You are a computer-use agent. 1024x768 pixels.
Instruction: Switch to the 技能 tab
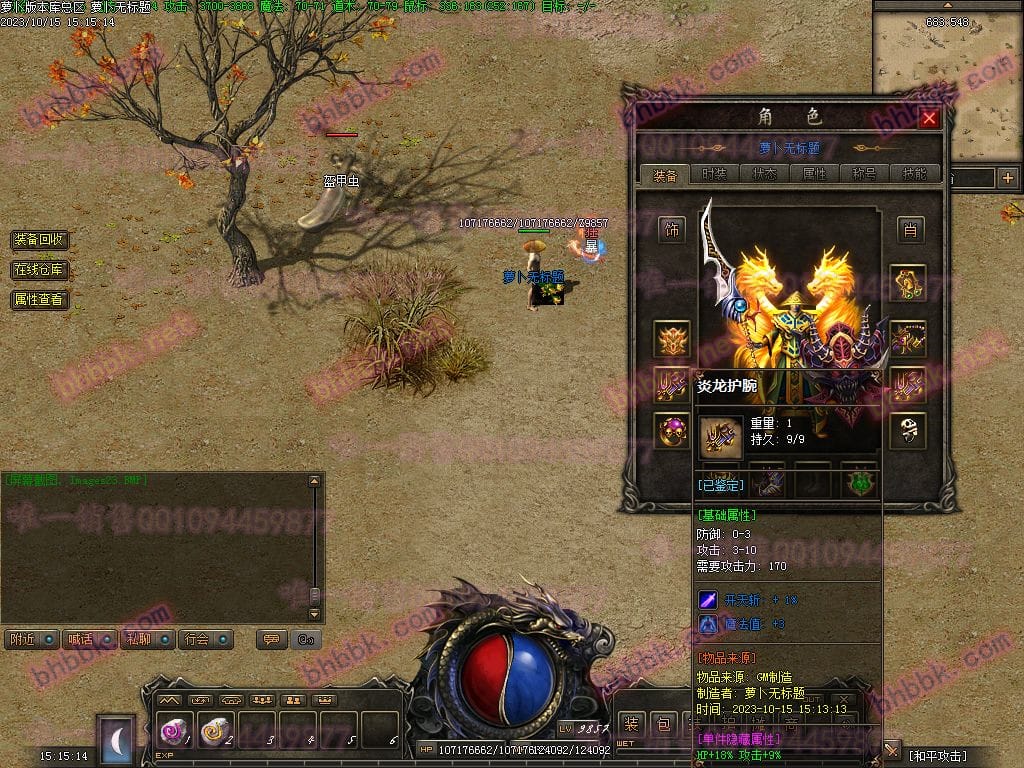pos(915,174)
